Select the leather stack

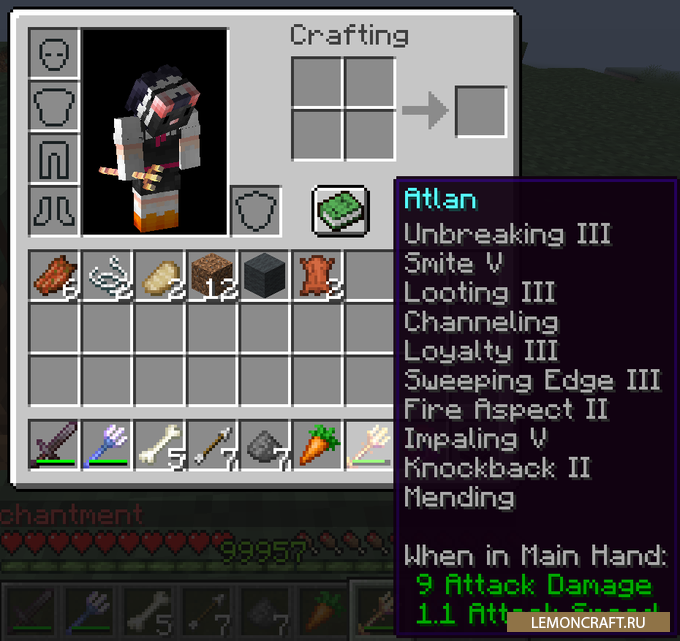(x=318, y=275)
